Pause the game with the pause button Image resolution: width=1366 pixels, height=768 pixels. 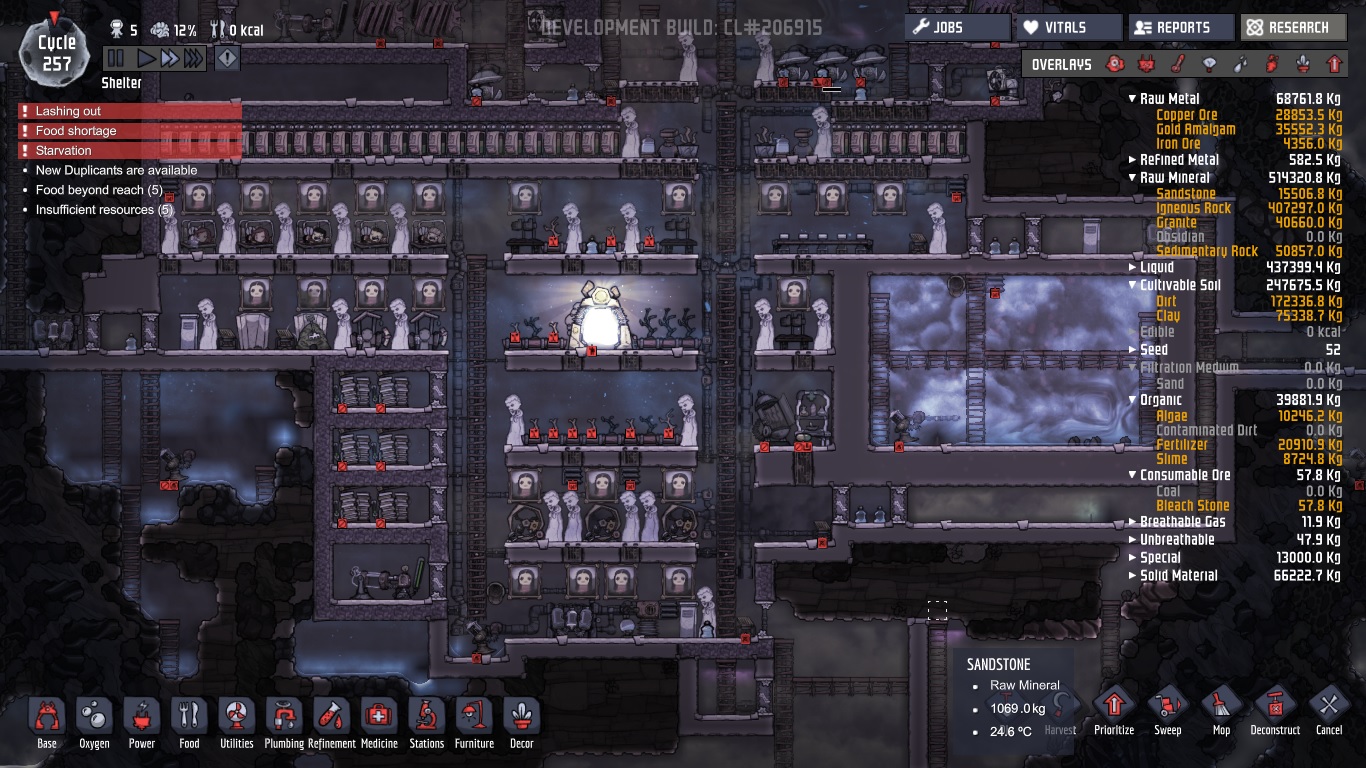click(117, 59)
